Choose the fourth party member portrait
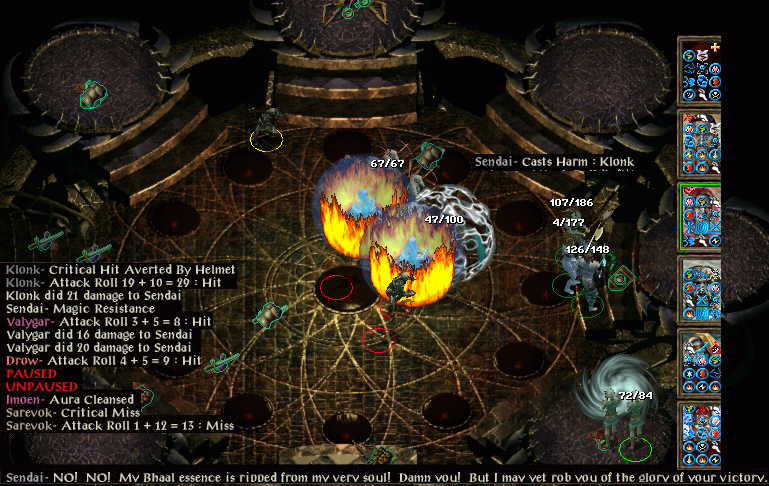Image resolution: width=769 pixels, height=486 pixels. [700, 289]
